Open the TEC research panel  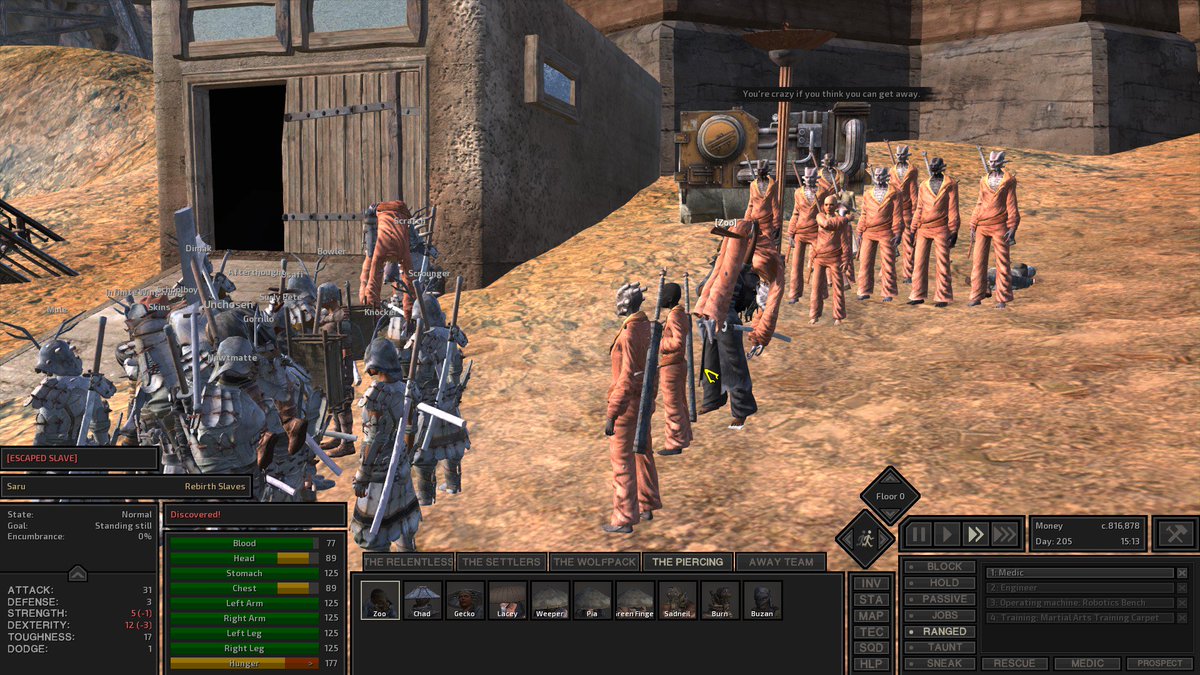871,632
